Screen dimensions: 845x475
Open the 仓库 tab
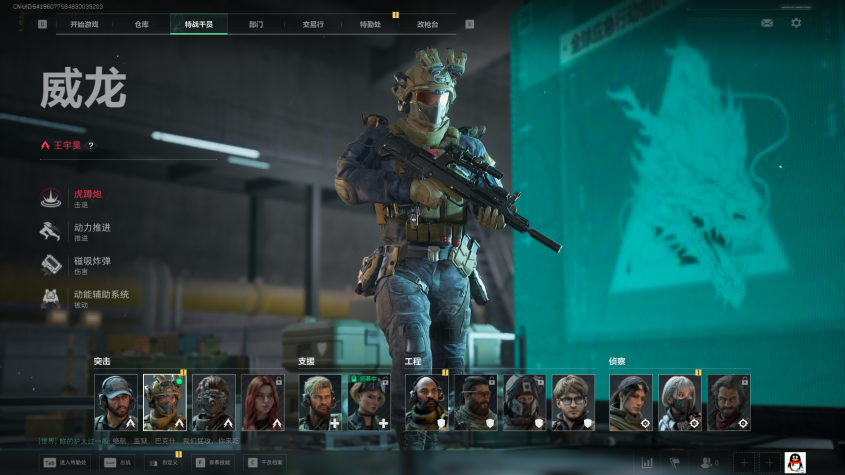coord(141,24)
